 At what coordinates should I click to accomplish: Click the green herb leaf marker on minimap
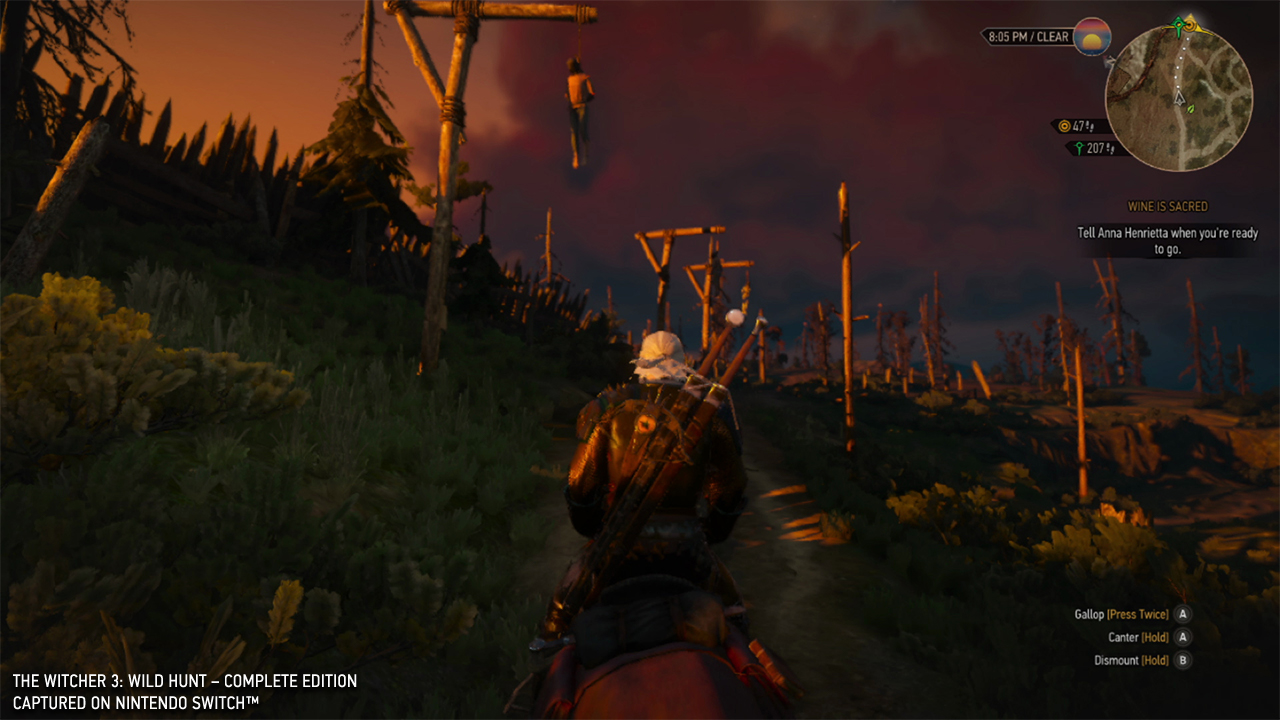1190,108
